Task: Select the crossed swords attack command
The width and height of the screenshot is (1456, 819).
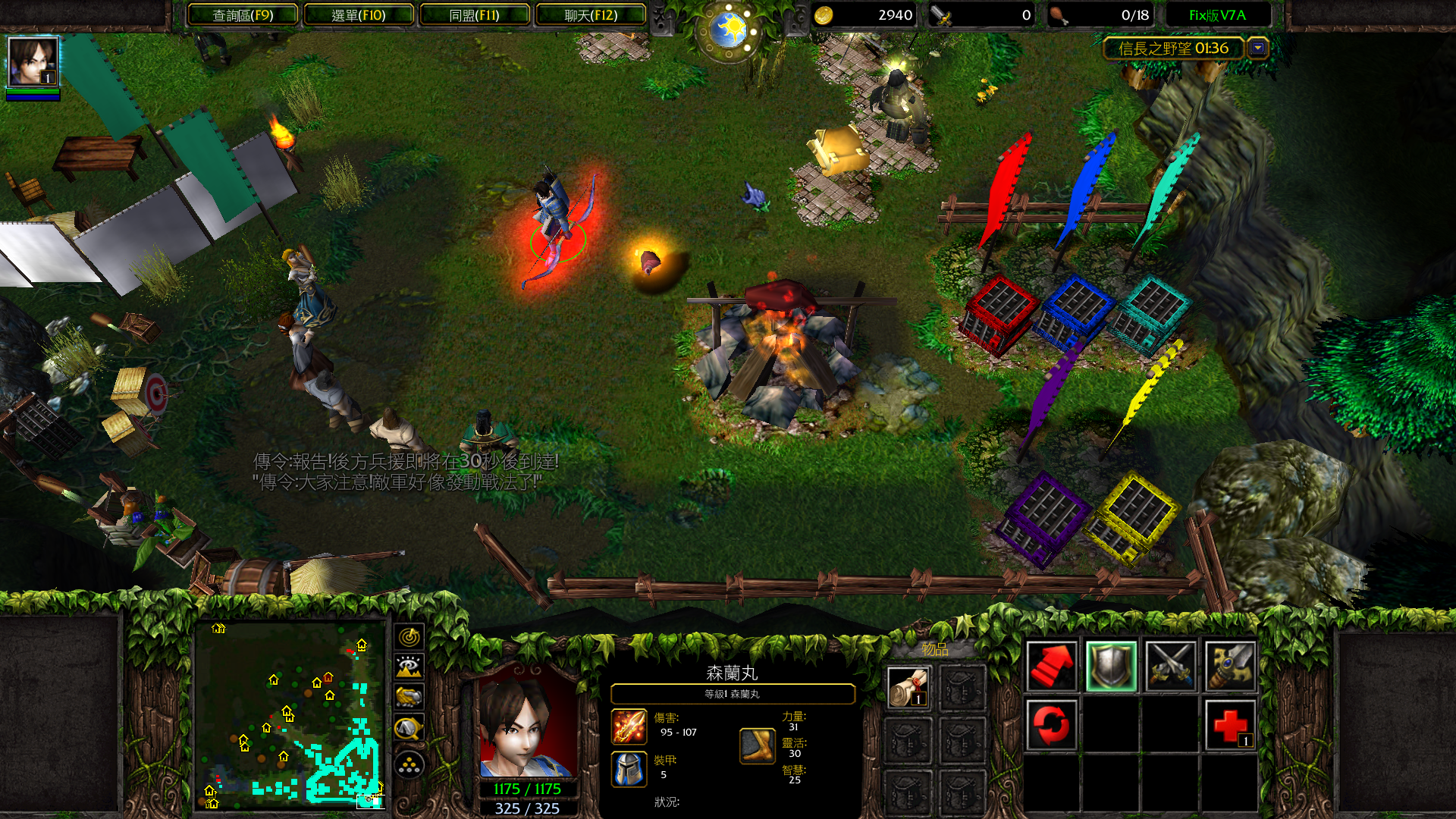Action: click(1170, 666)
